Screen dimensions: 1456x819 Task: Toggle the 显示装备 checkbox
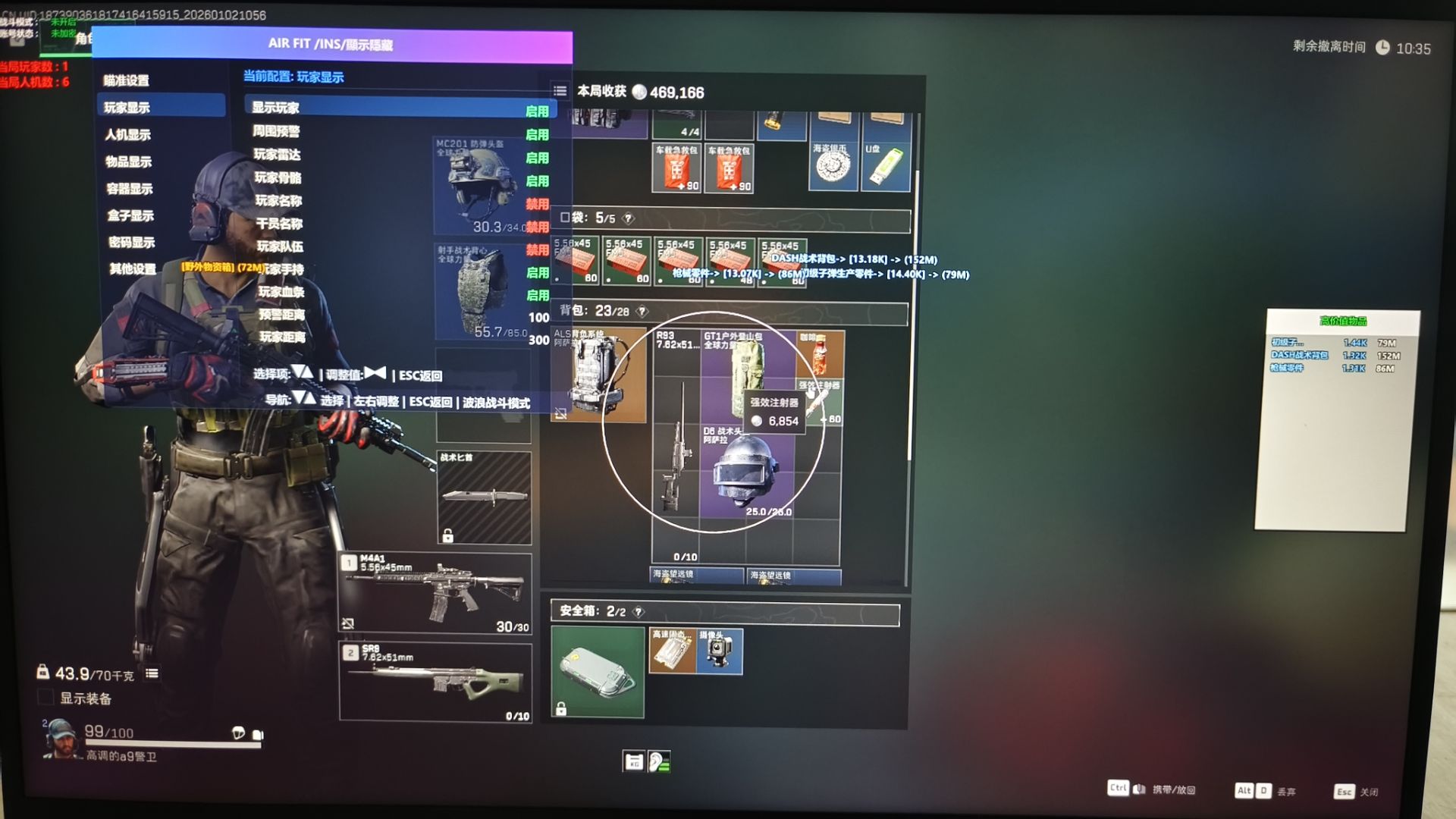click(x=45, y=698)
